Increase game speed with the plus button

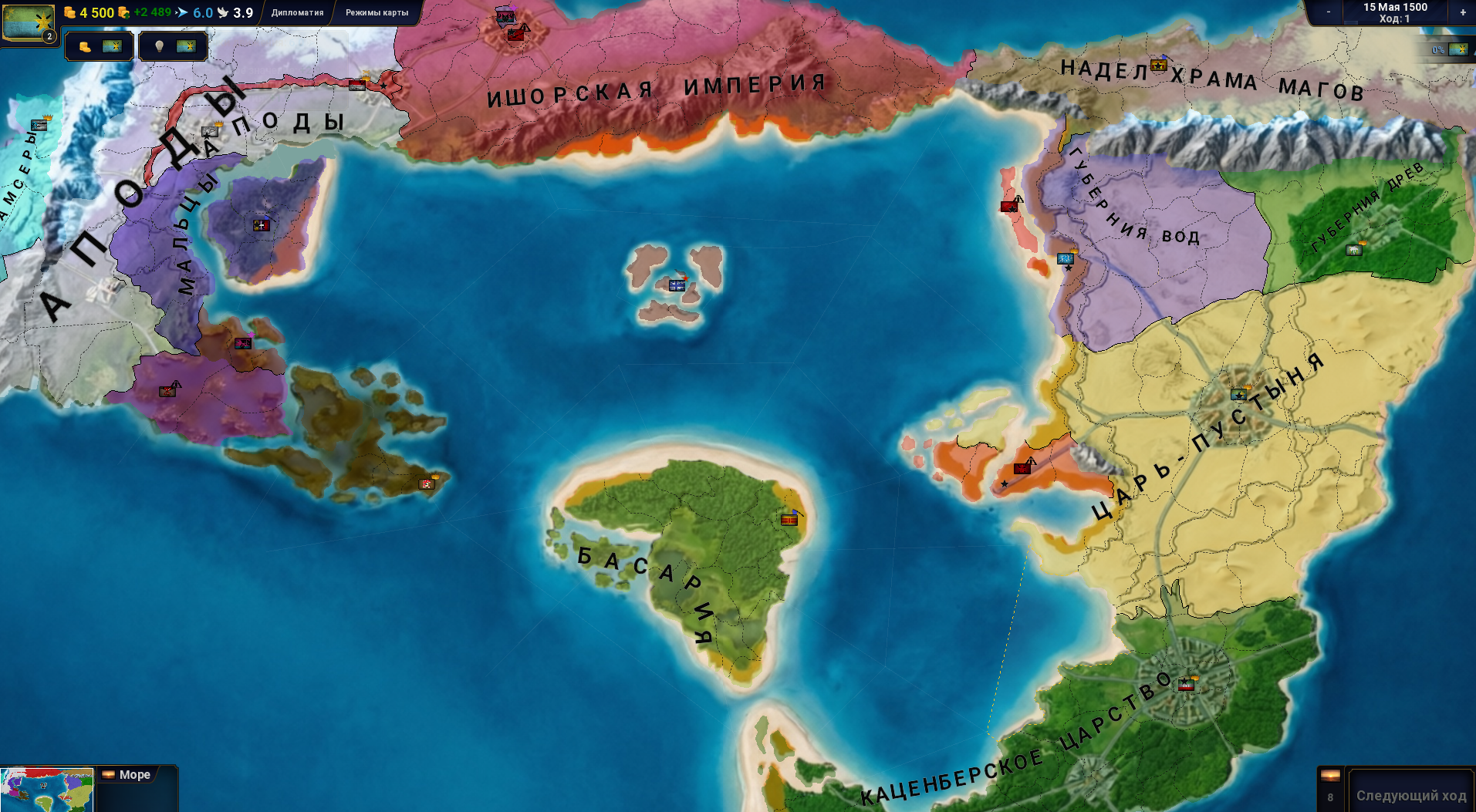point(1463,12)
